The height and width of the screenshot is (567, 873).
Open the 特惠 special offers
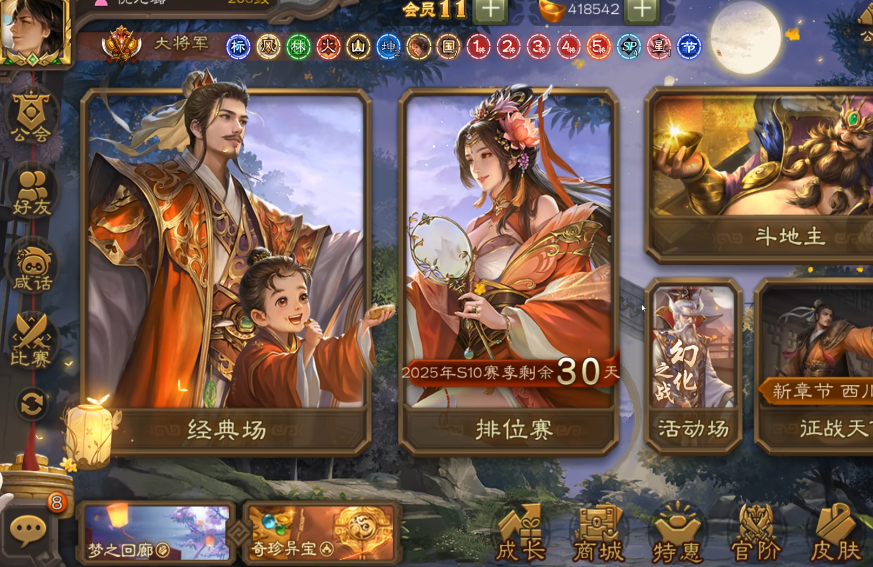point(677,533)
